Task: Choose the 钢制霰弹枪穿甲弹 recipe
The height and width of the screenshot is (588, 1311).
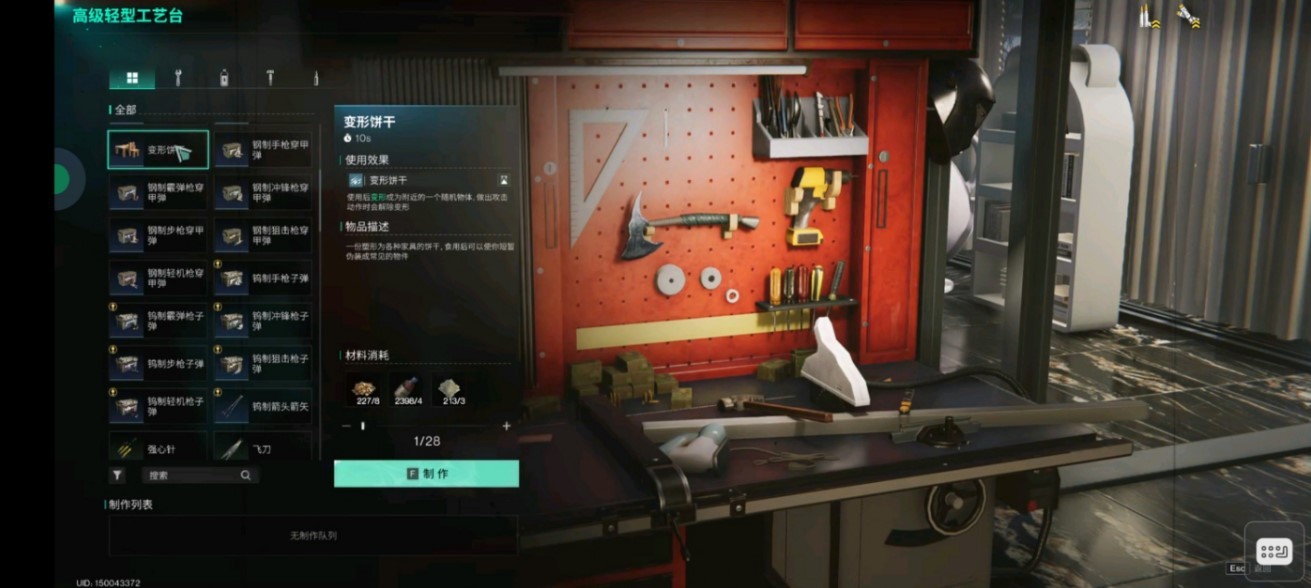Action: tap(158, 192)
